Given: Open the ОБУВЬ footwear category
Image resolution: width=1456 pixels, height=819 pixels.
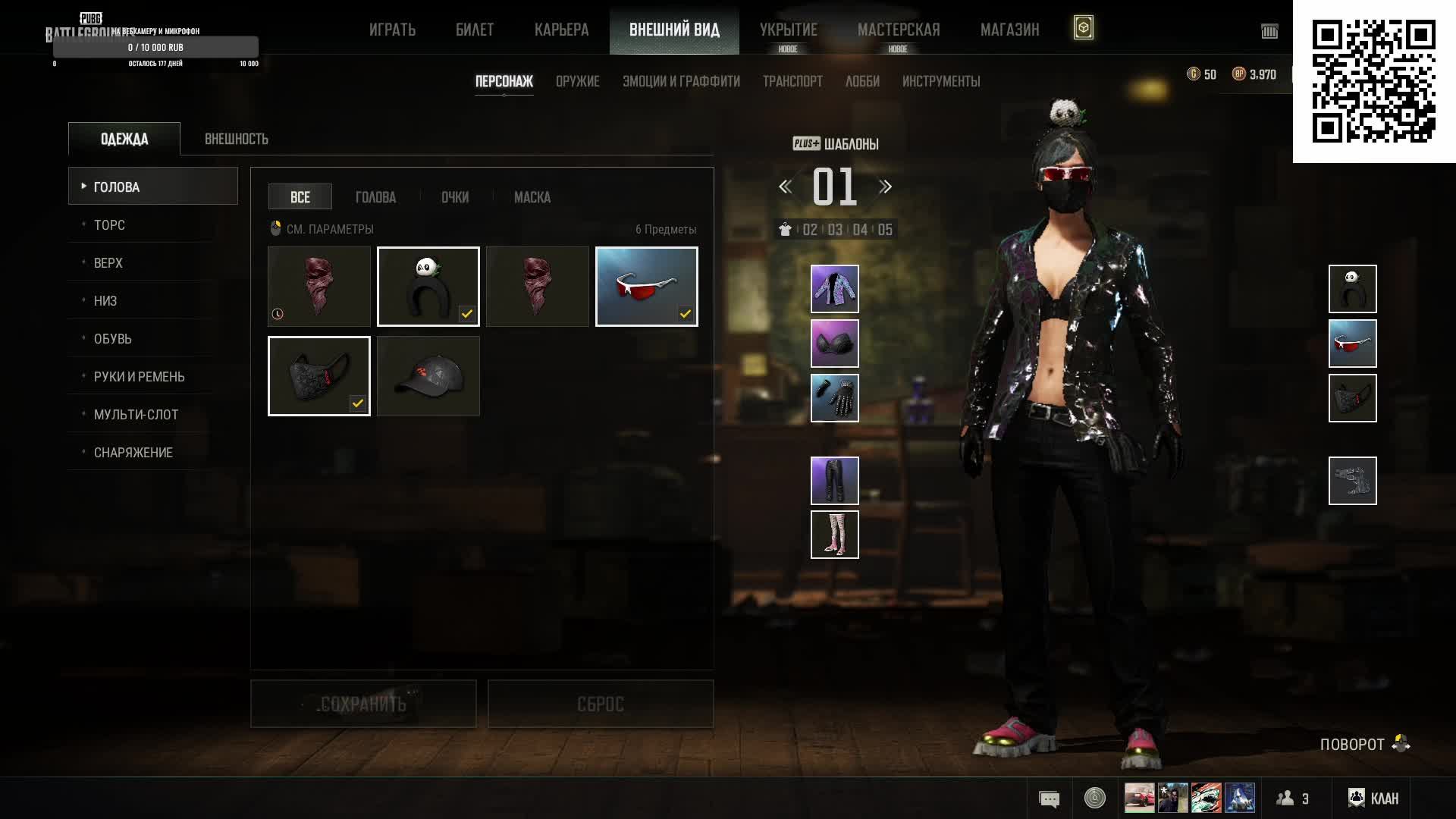Looking at the screenshot, I should [112, 339].
